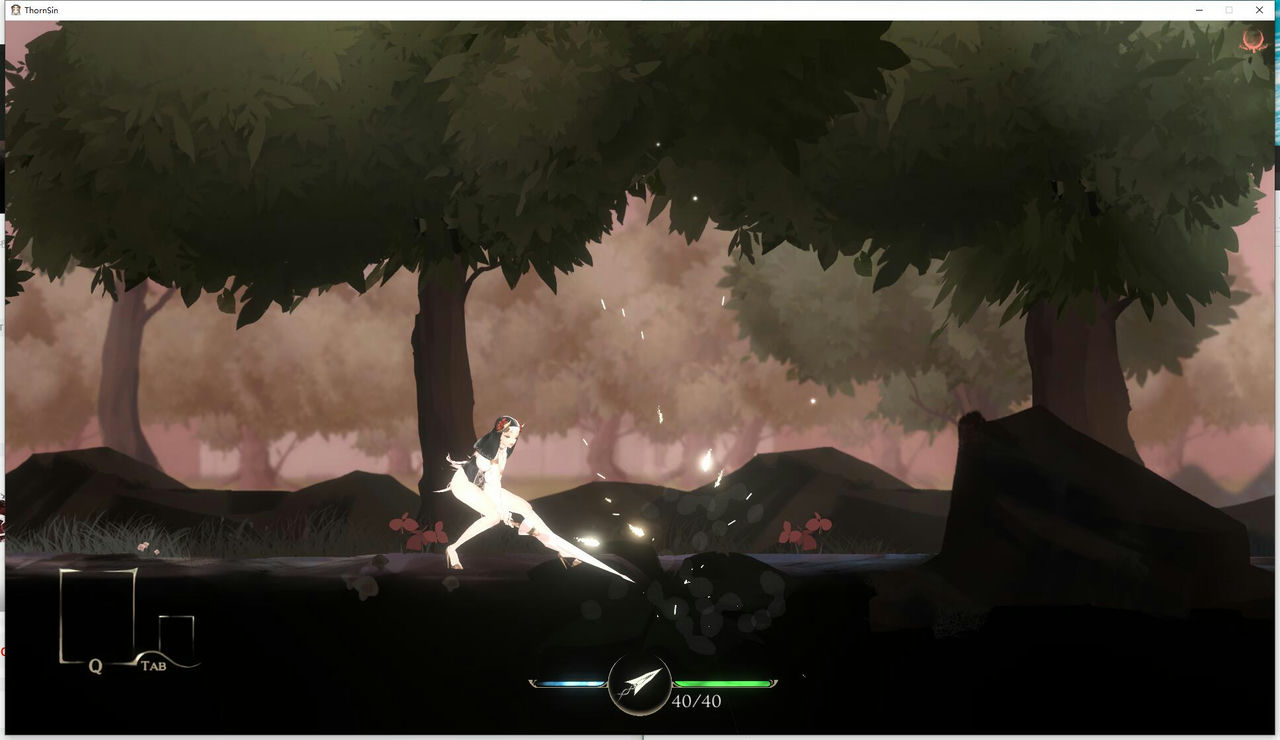Select the large empty Q item frame
The image size is (1280, 740).
(97, 613)
